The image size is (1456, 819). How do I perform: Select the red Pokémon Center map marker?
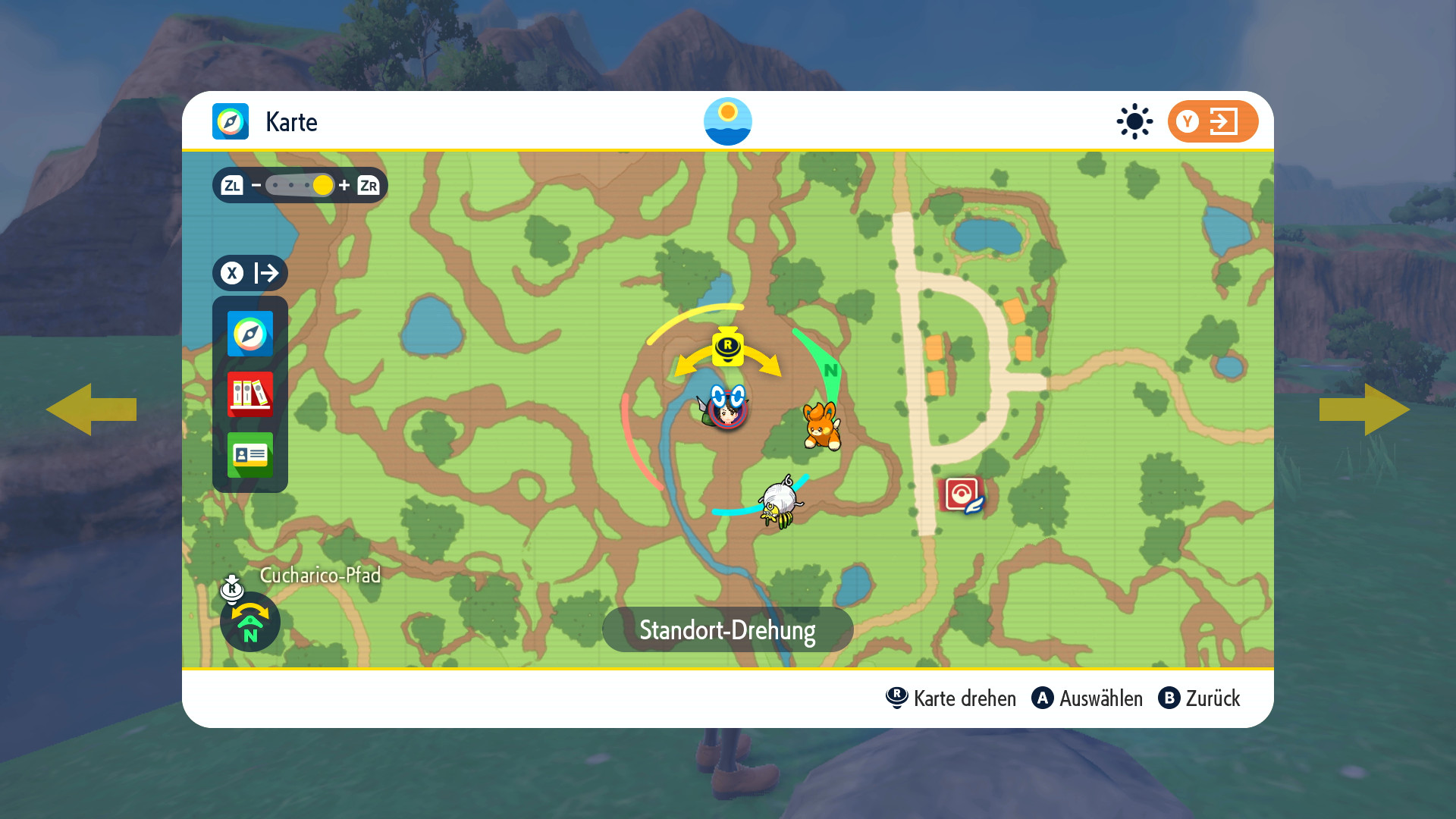point(962,495)
